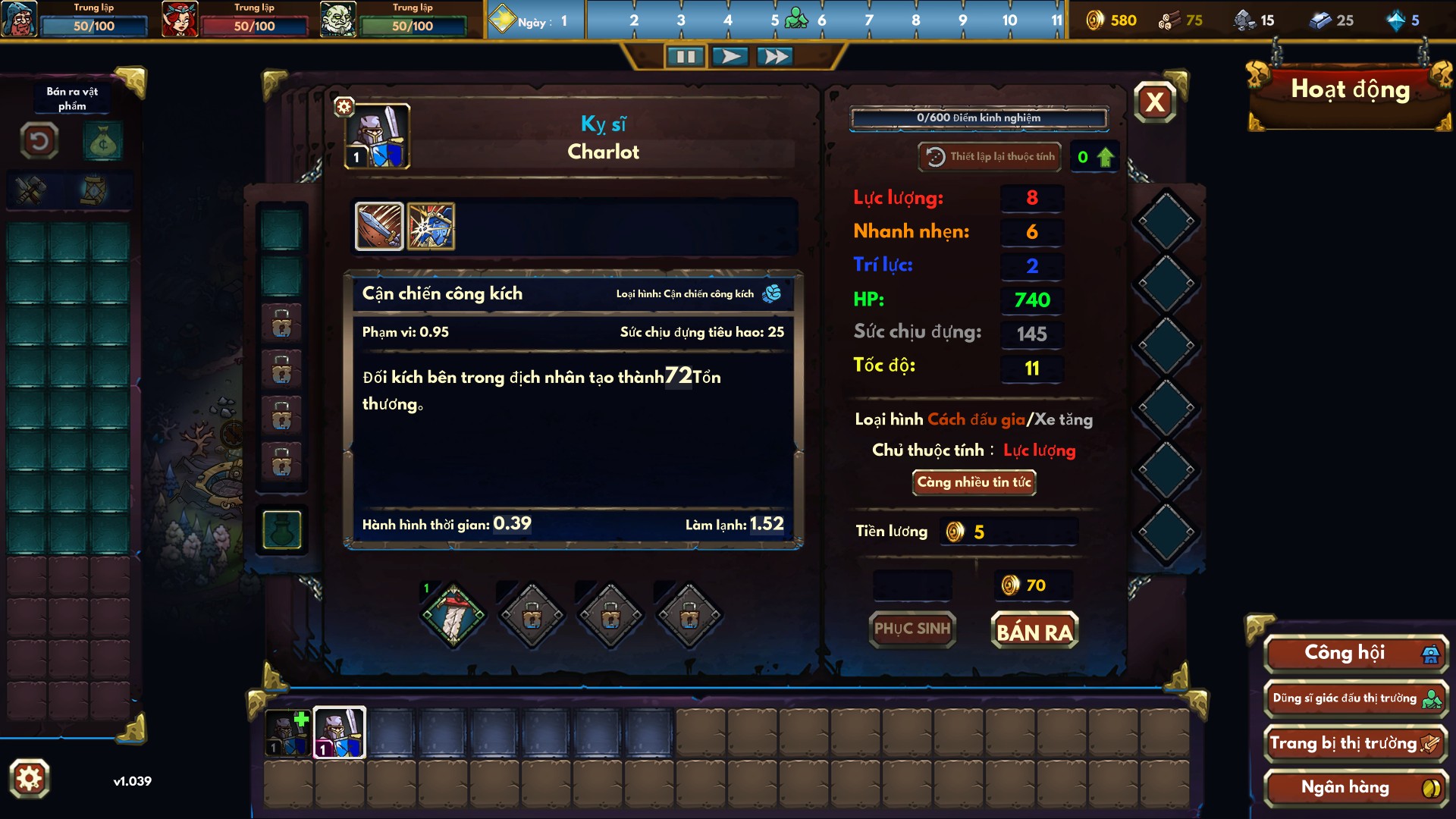The width and height of the screenshot is (1456, 819).
Task: Play at normal speed
Action: click(730, 57)
